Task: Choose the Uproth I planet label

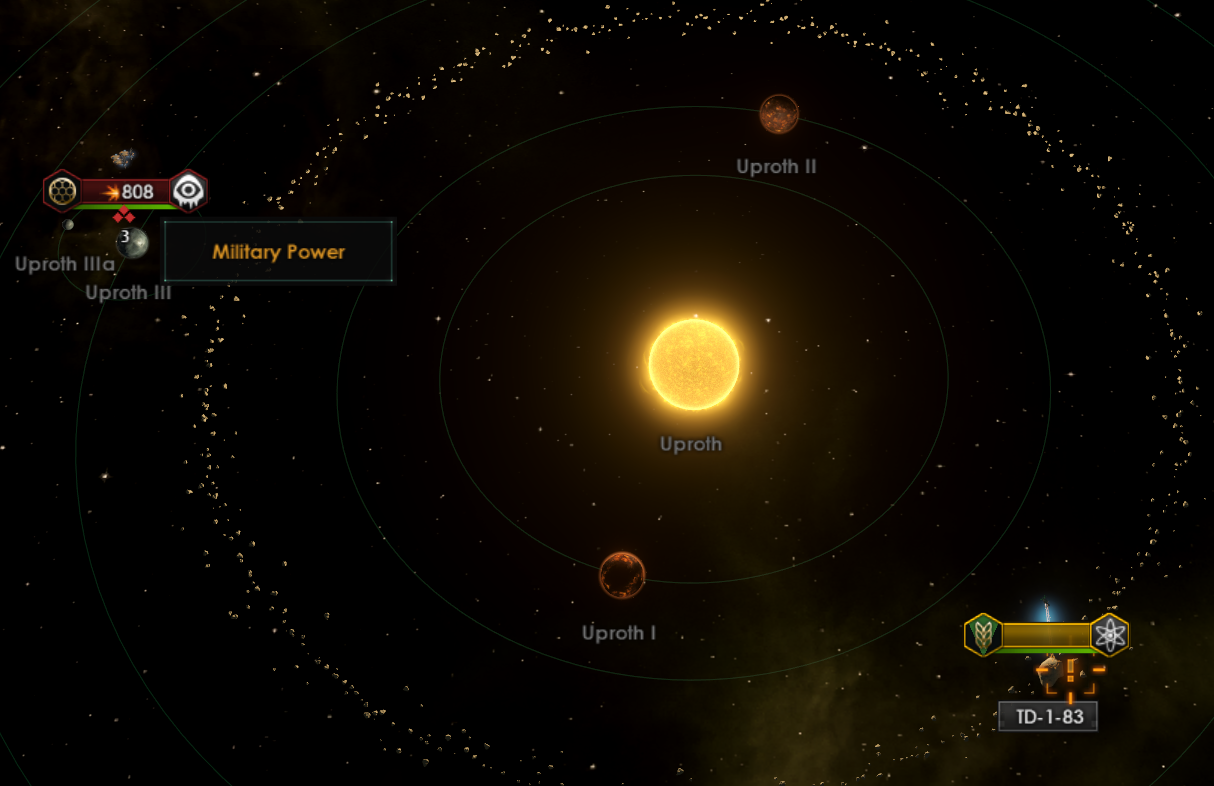Action: point(619,633)
